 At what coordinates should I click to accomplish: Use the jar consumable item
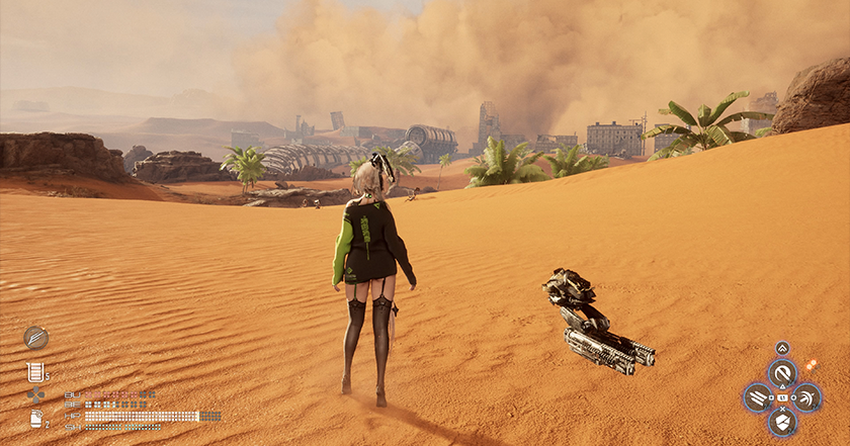tap(36, 418)
